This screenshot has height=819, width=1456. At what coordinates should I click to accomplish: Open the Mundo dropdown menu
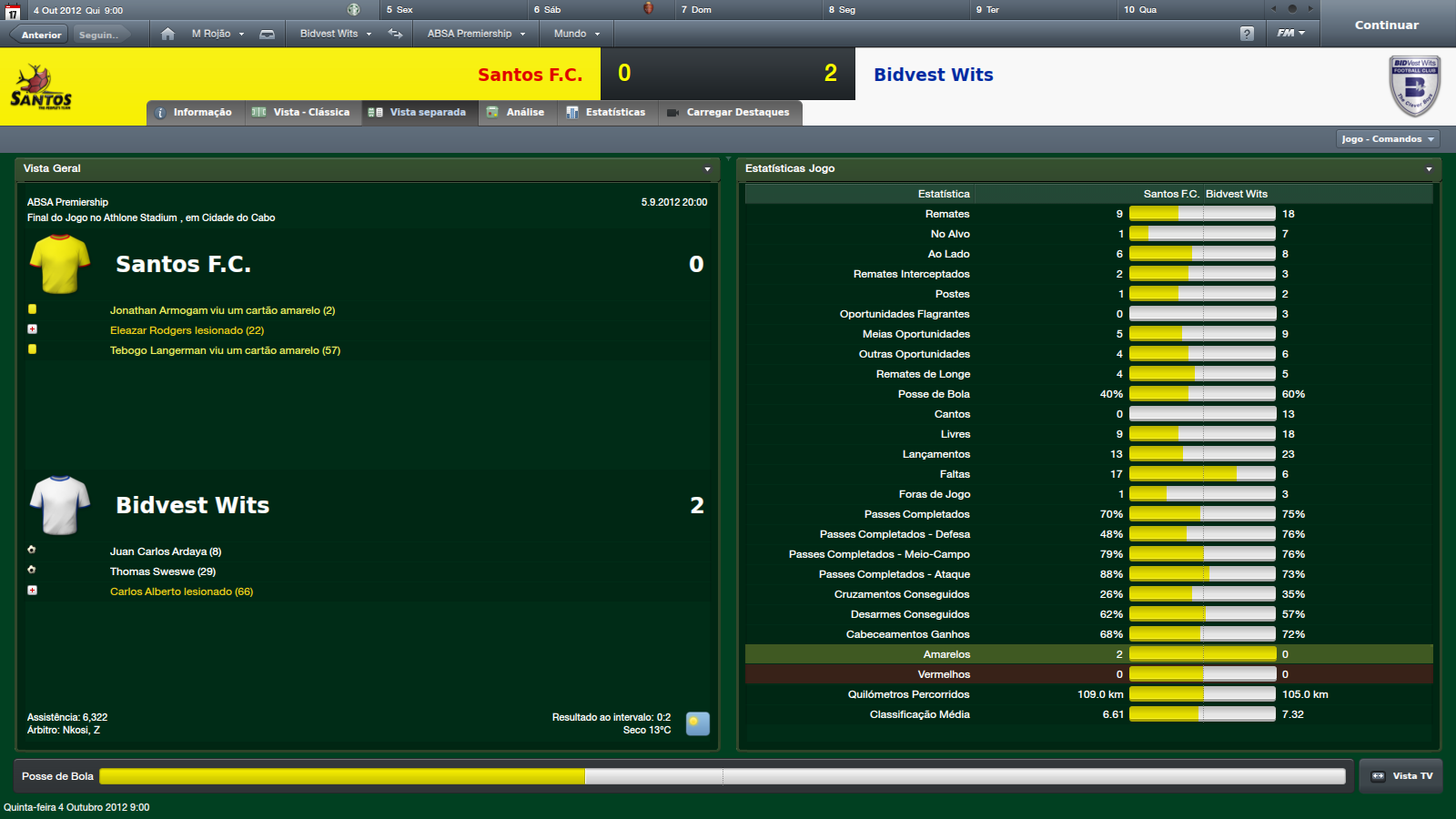576,34
